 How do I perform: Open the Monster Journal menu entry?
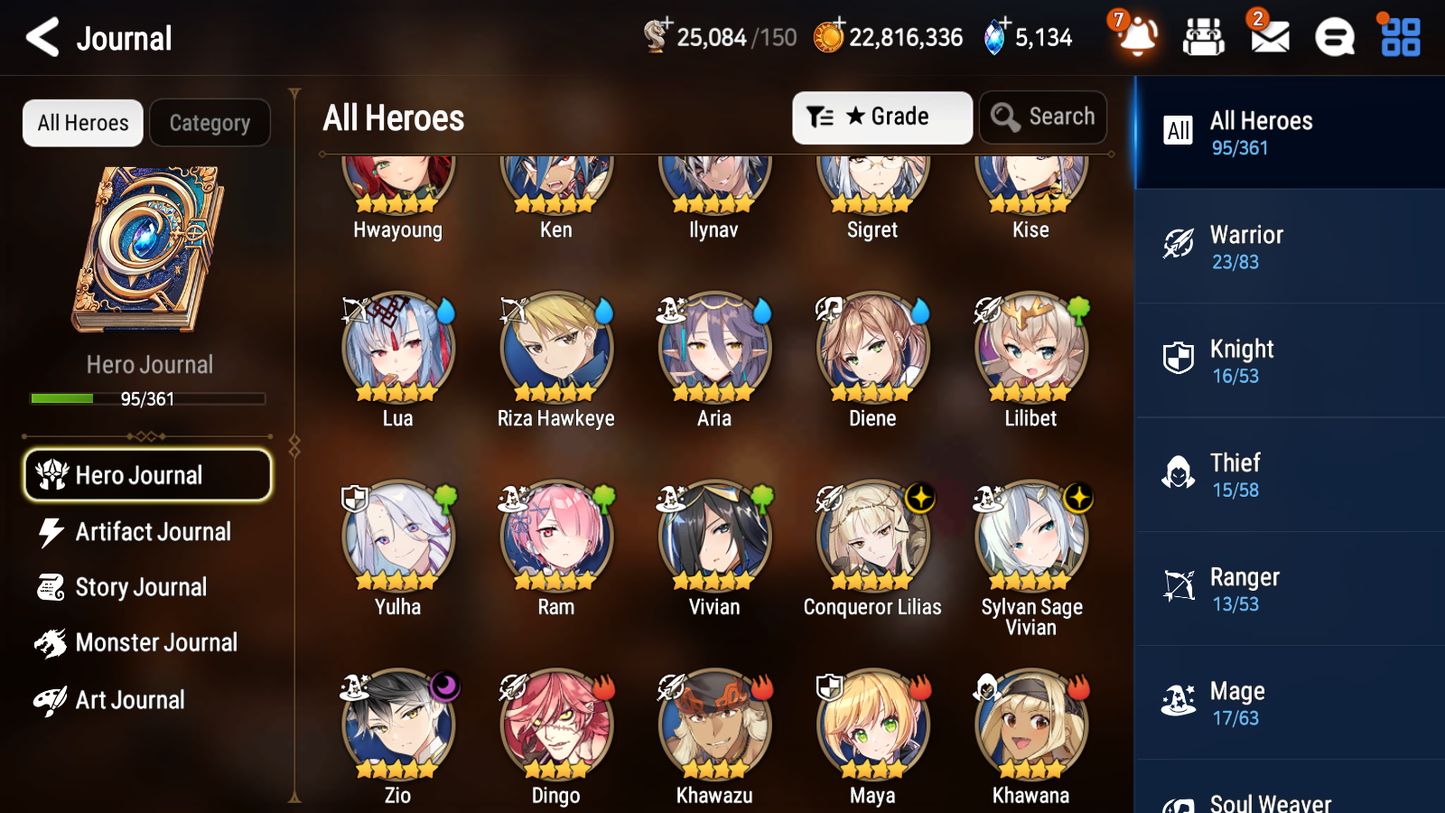click(154, 642)
